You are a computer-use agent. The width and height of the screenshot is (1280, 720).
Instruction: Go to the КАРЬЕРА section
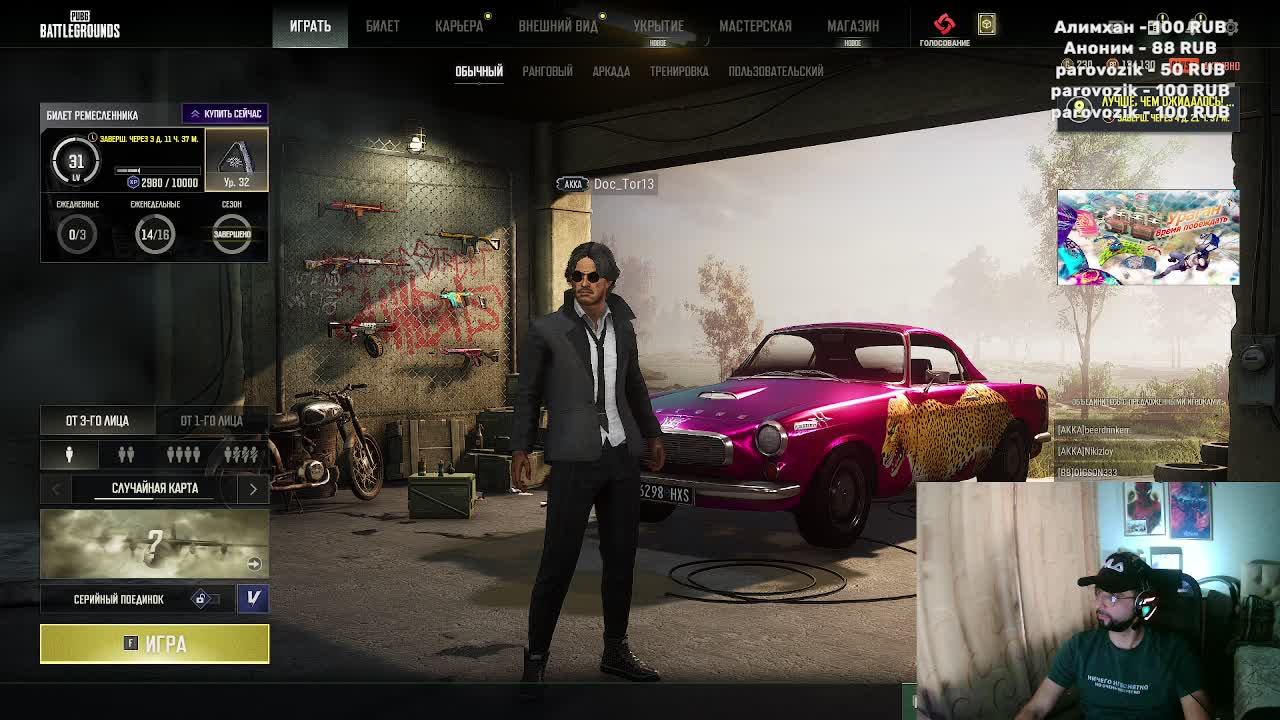(x=459, y=26)
